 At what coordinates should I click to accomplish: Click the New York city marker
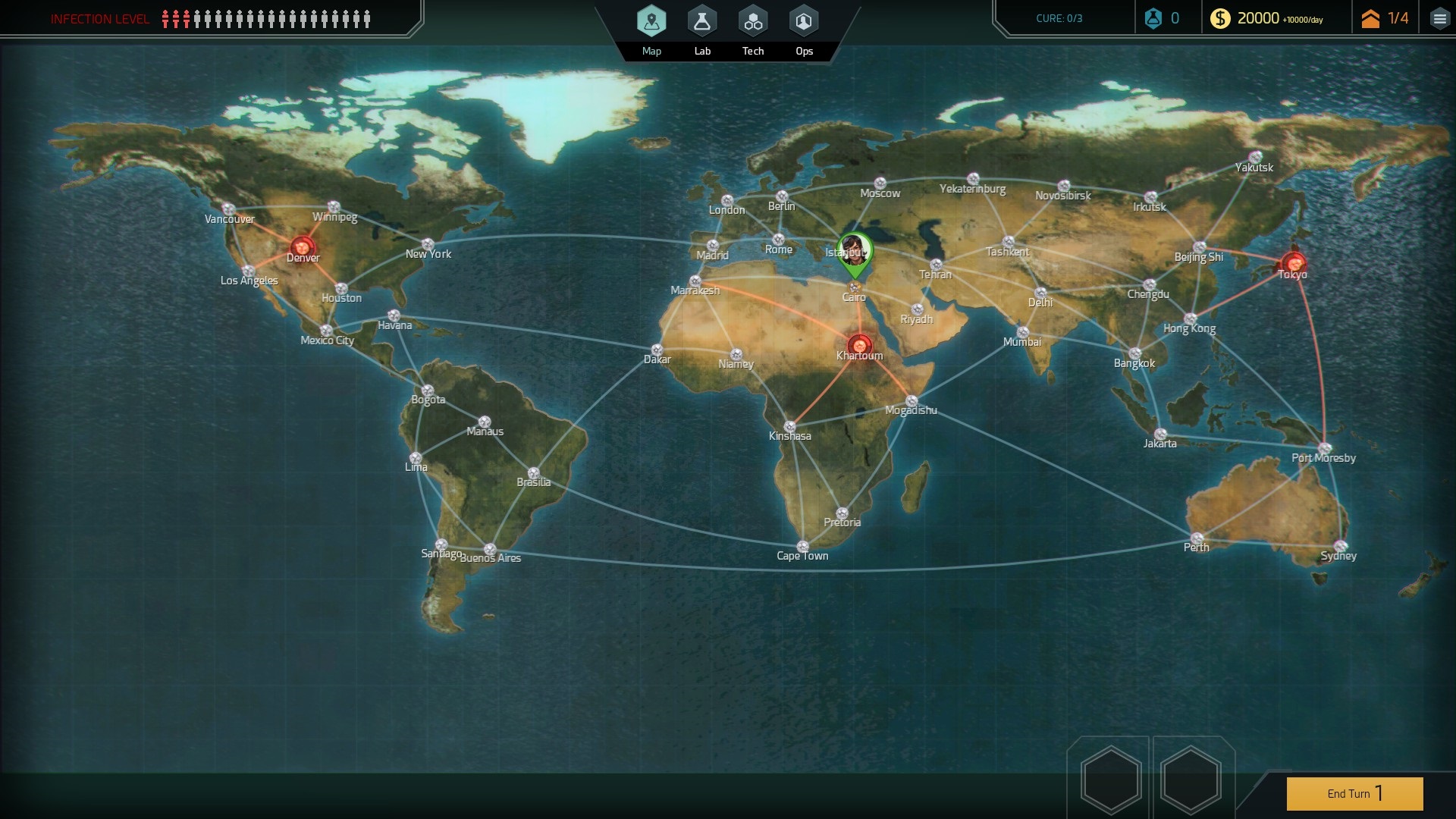click(x=428, y=242)
